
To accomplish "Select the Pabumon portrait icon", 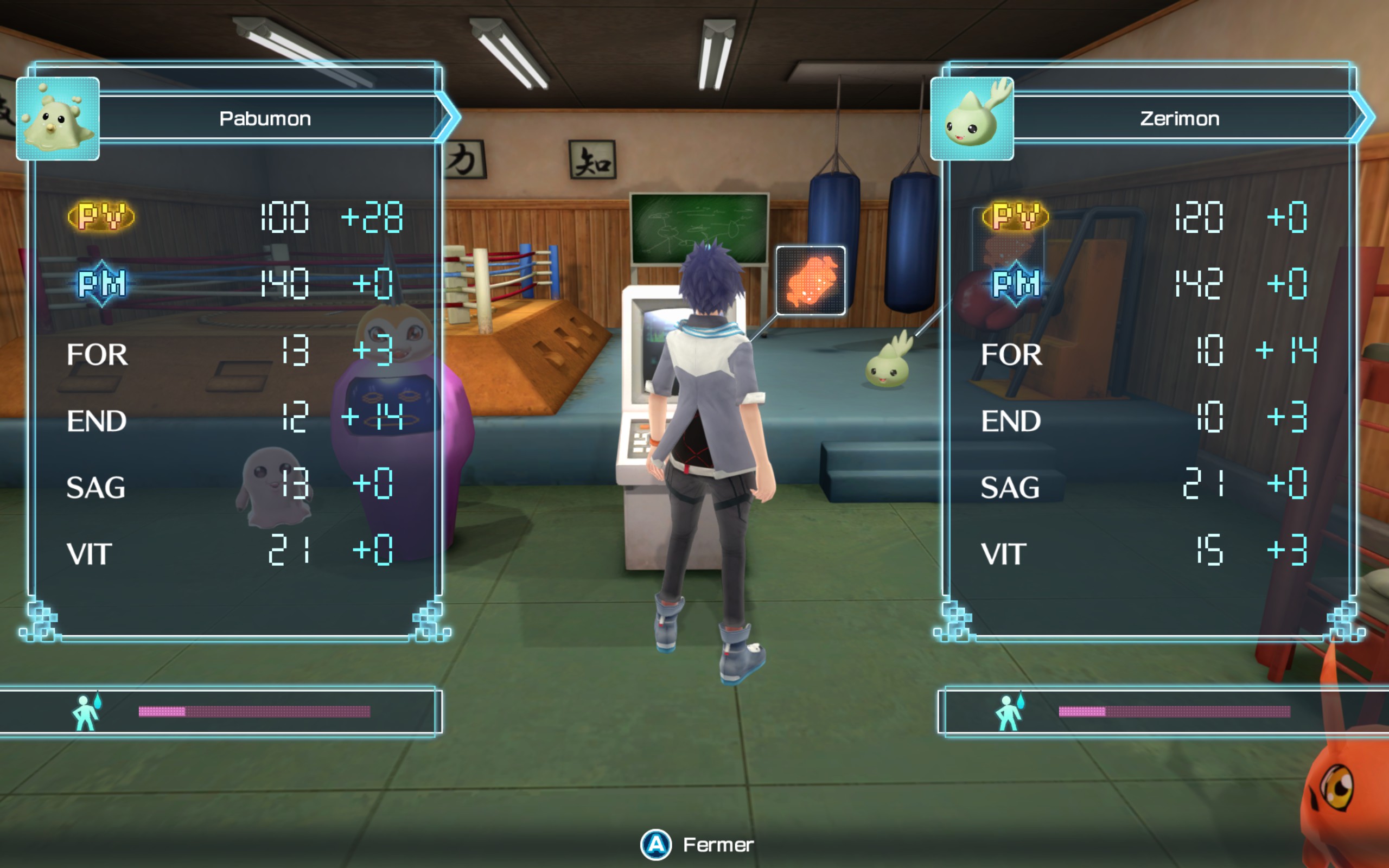I will point(58,119).
